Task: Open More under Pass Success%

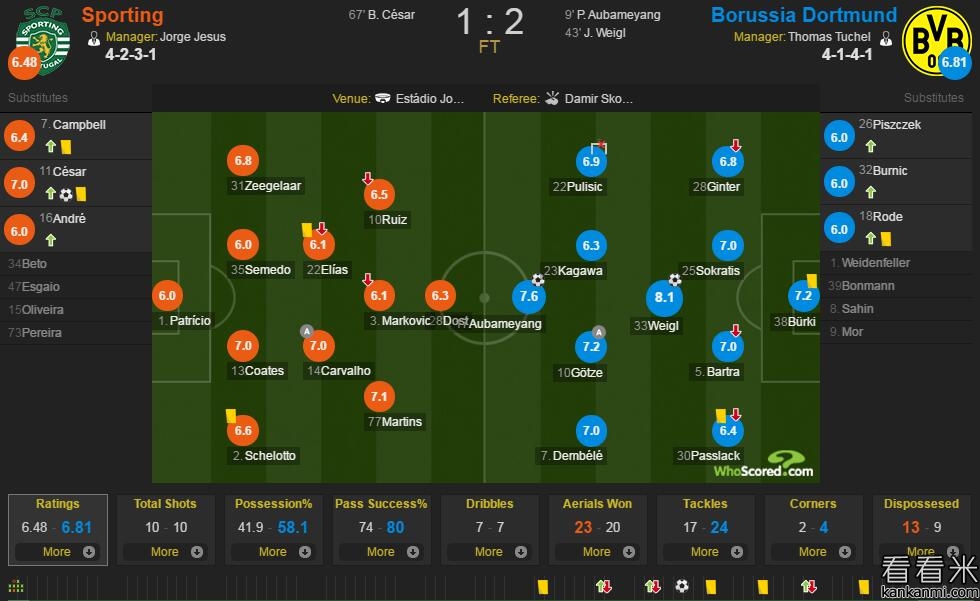Action: [381, 551]
